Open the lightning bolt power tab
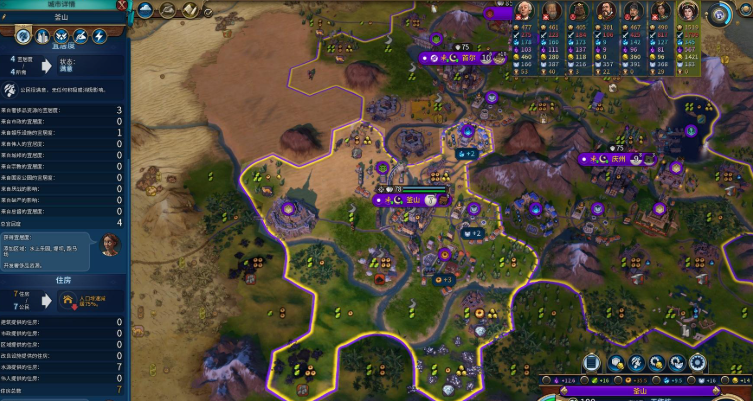753x401 pixels. pyautogui.click(x=98, y=36)
